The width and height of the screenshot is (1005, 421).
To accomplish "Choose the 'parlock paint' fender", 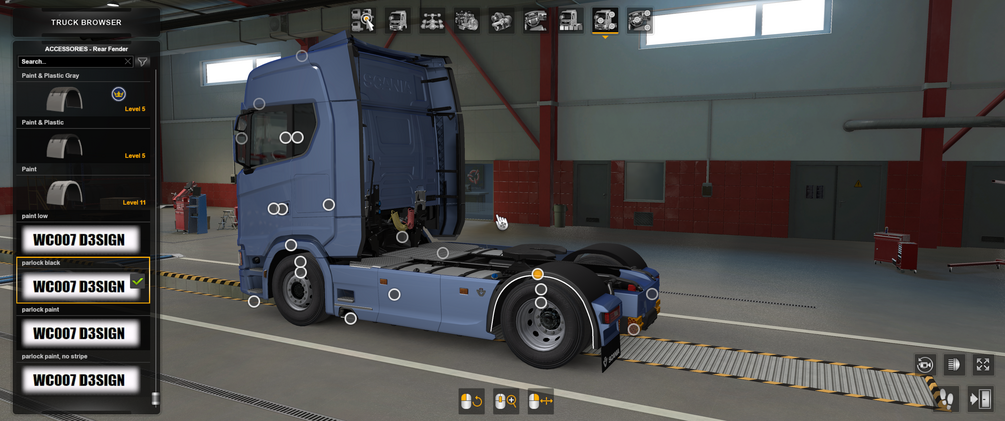I will click(83, 332).
